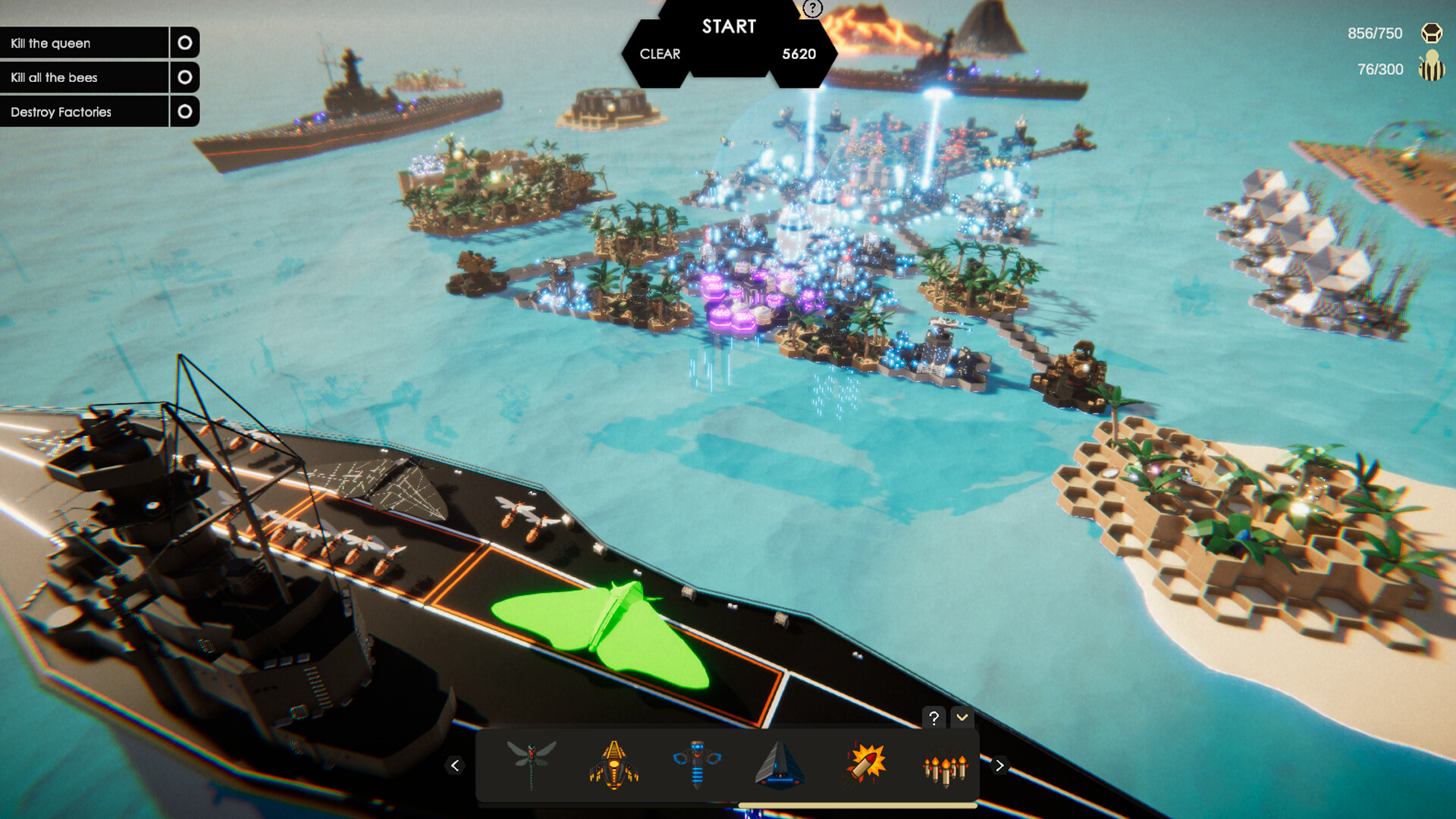Screen dimensions: 1456x819
Task: Choose the missile barrage weapon
Action: pyautogui.click(x=945, y=767)
